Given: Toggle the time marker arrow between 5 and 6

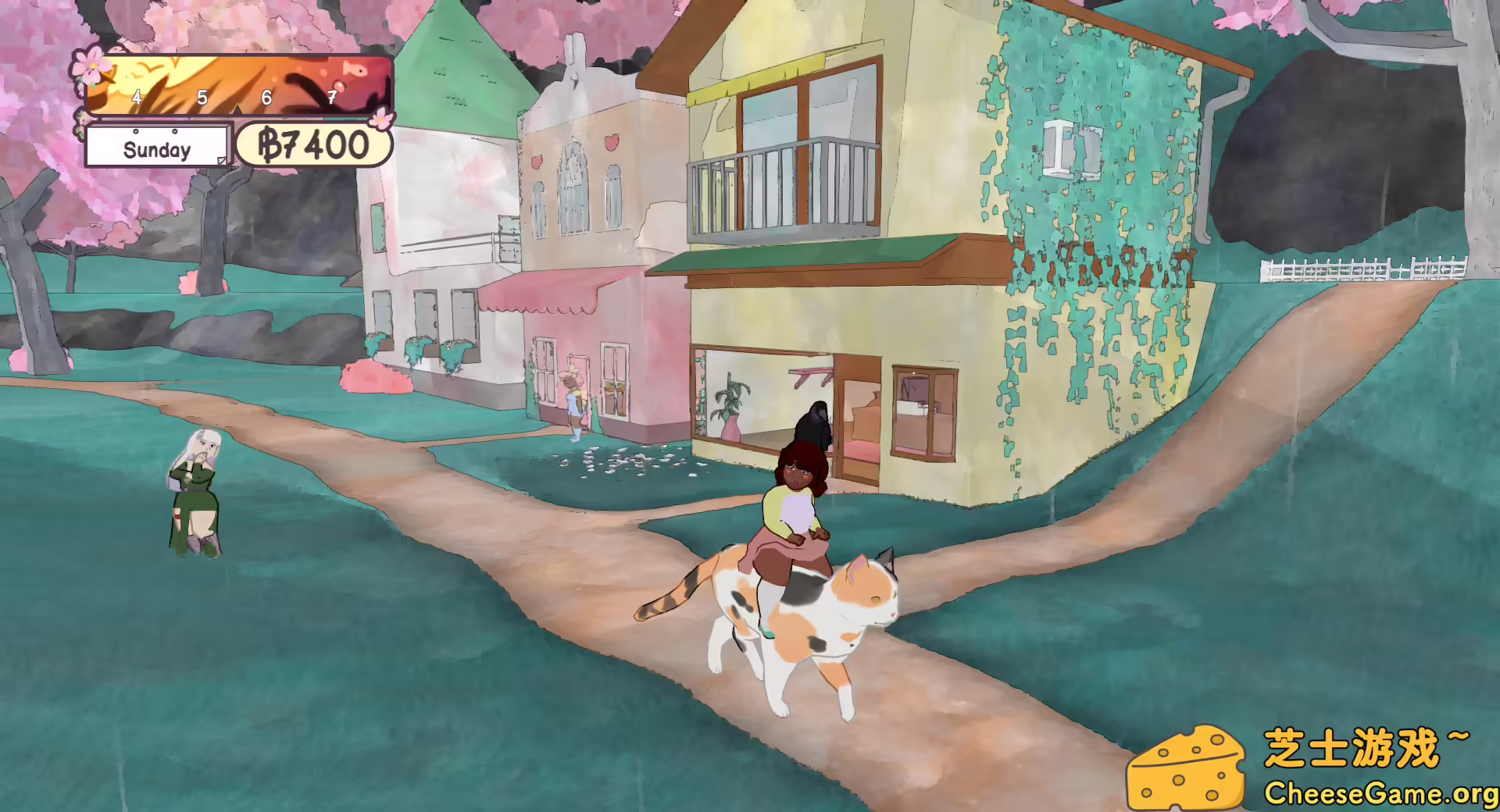Looking at the screenshot, I should [237, 111].
